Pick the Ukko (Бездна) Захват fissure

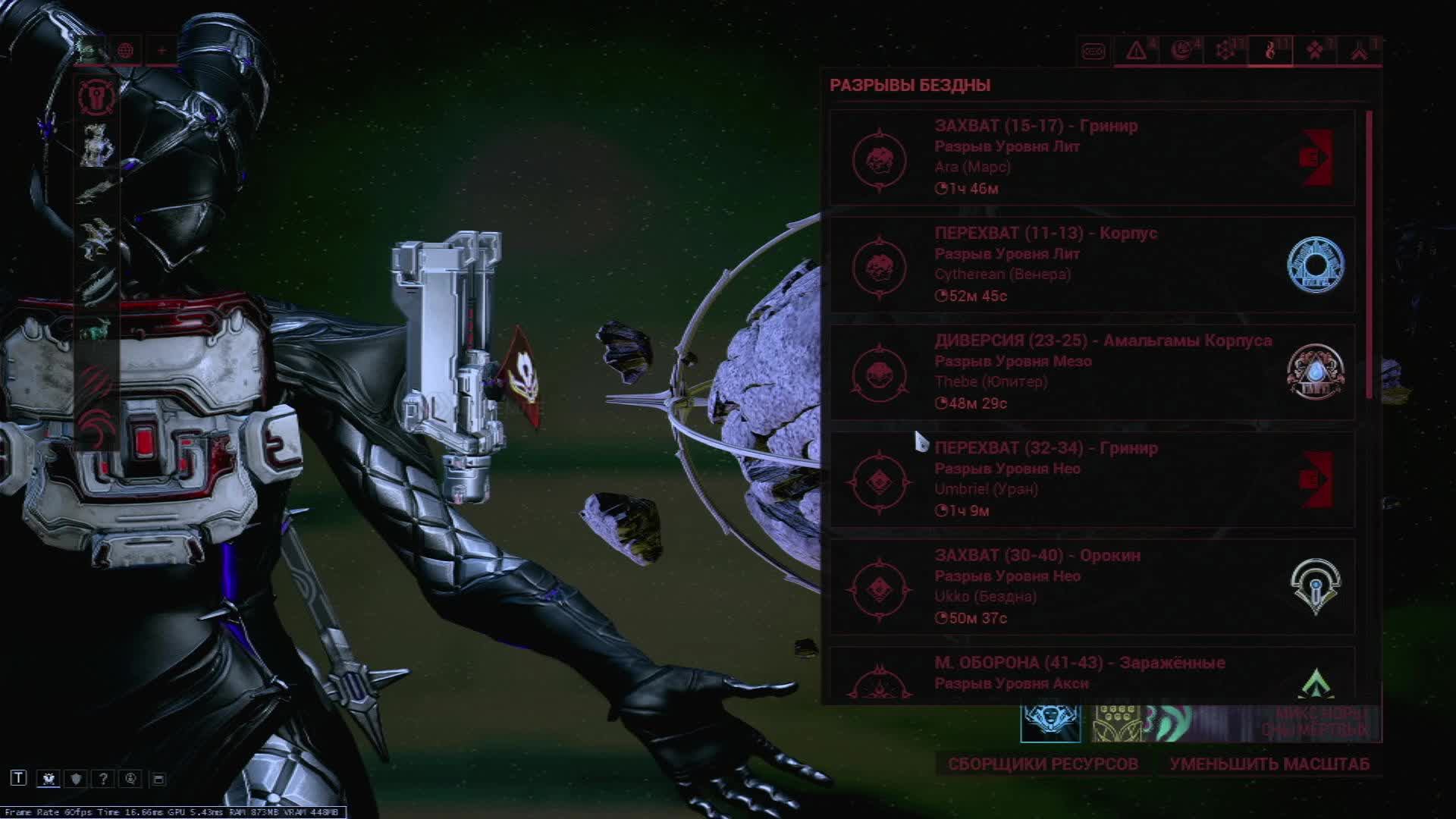(x=1092, y=587)
